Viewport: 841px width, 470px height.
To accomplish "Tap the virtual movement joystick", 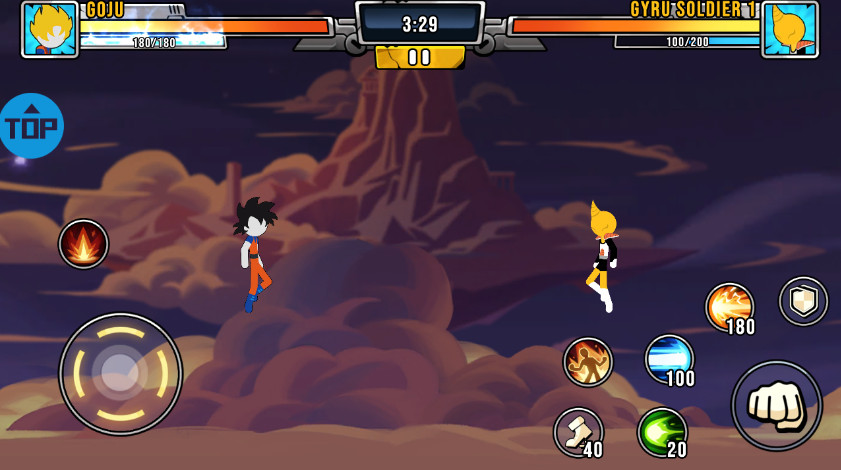I will tap(120, 373).
